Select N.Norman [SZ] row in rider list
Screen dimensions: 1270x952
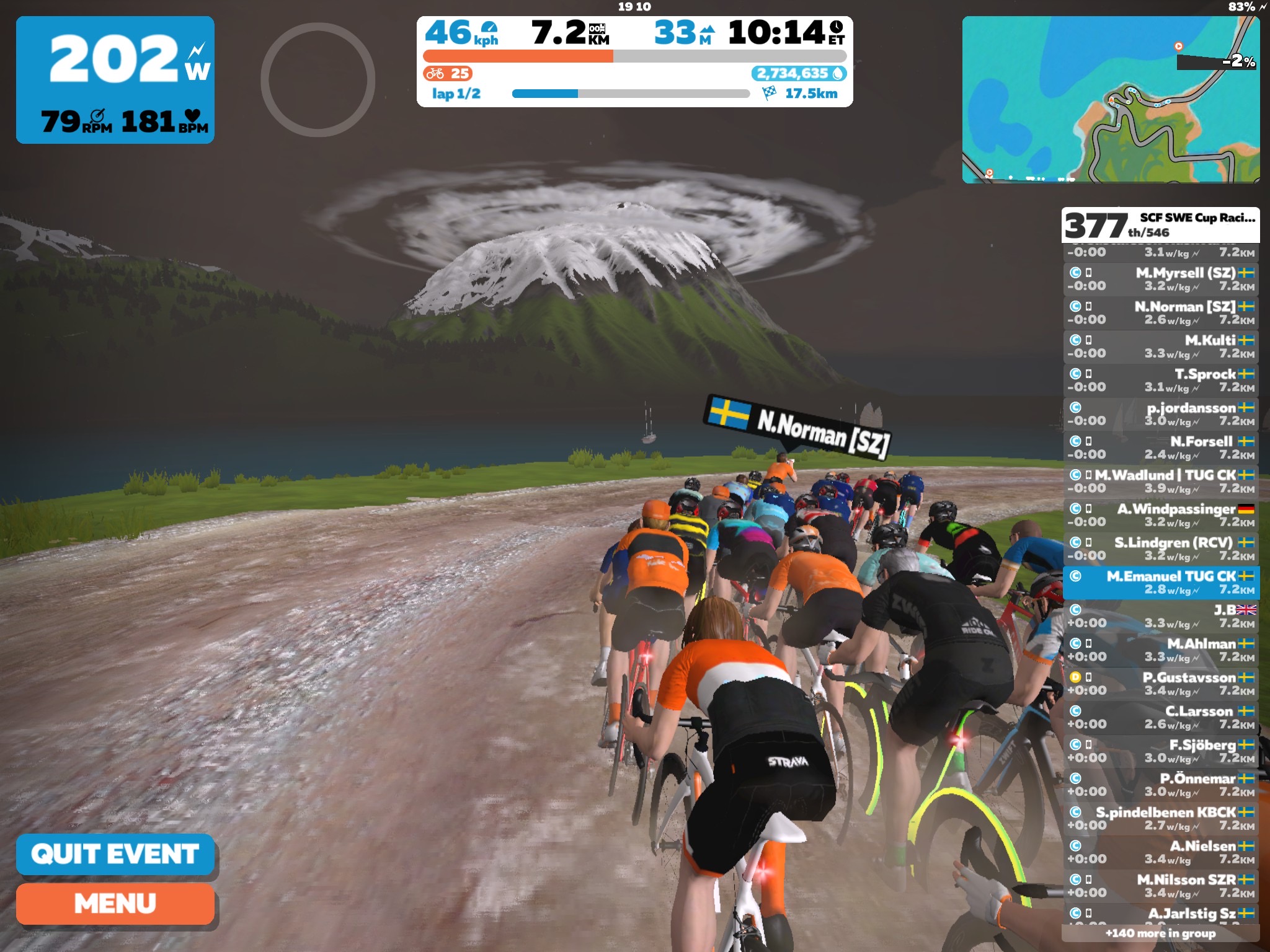point(1161,313)
